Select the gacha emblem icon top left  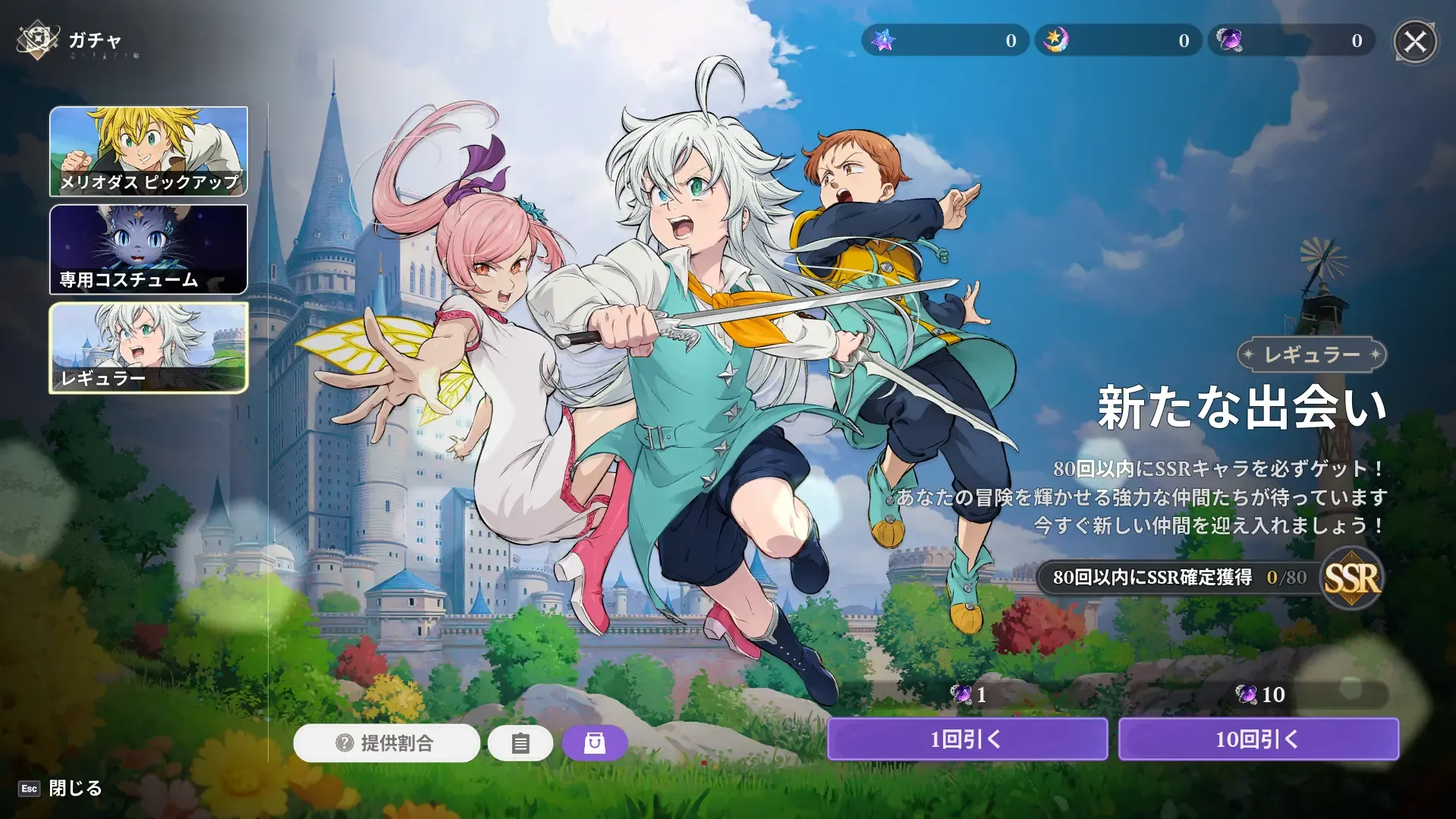coord(36,39)
